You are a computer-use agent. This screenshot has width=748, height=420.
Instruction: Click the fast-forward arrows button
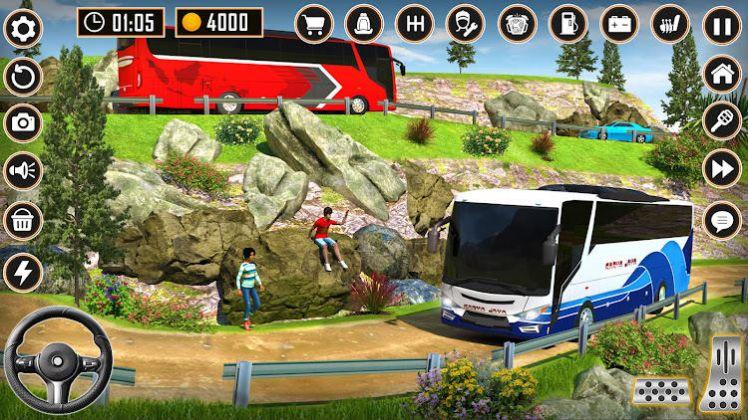coord(722,169)
